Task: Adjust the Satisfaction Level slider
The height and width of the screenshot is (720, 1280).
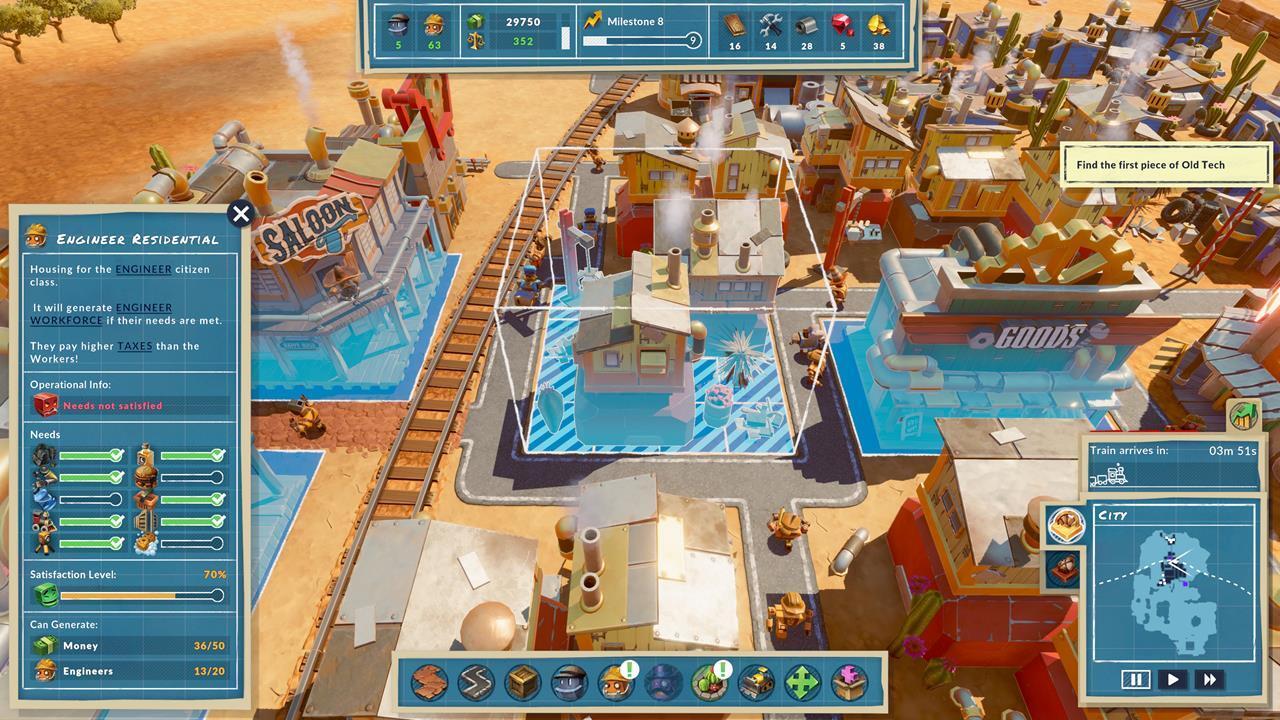Action: pos(140,595)
